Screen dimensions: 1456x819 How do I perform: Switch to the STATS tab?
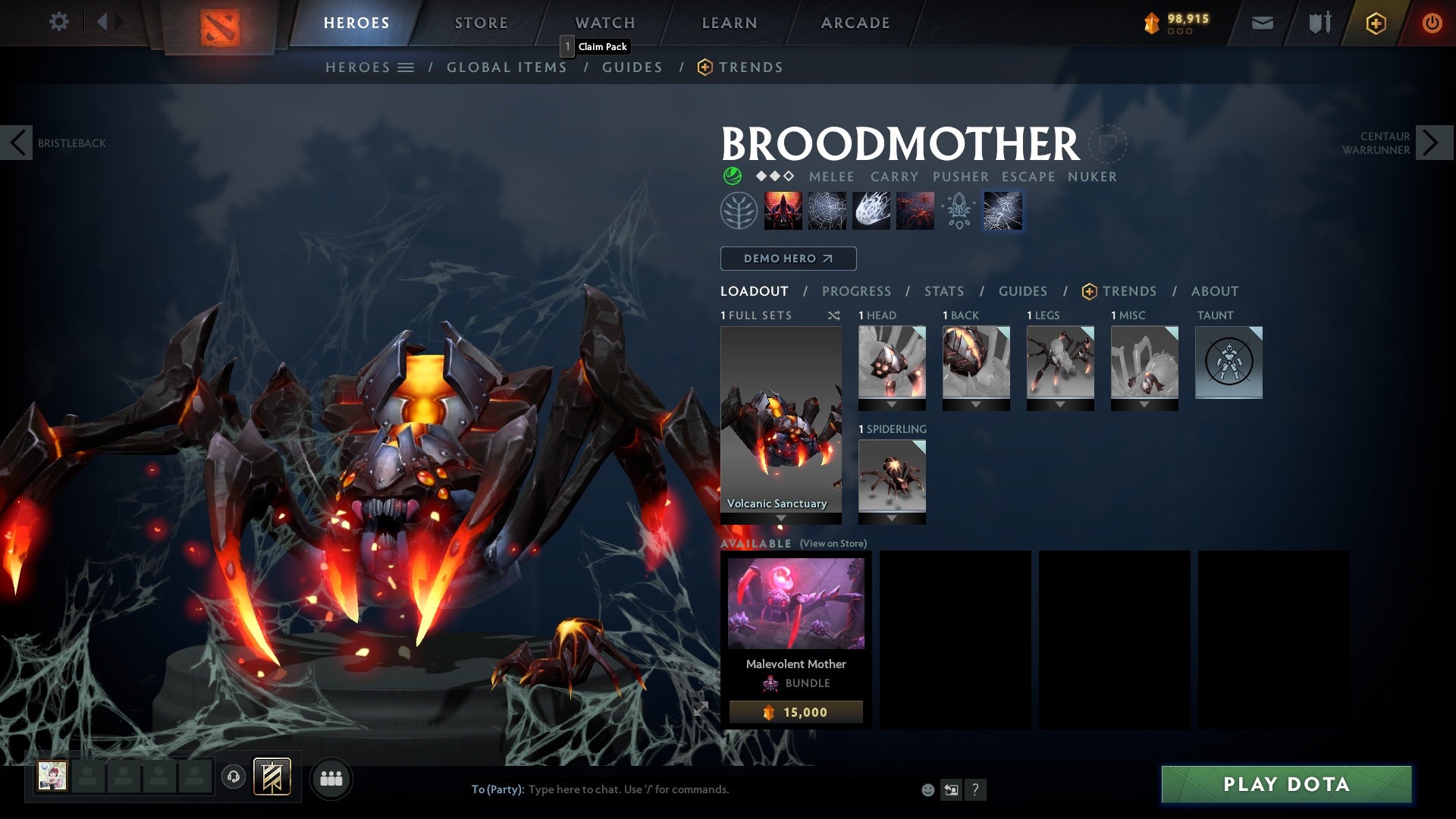pyautogui.click(x=943, y=290)
